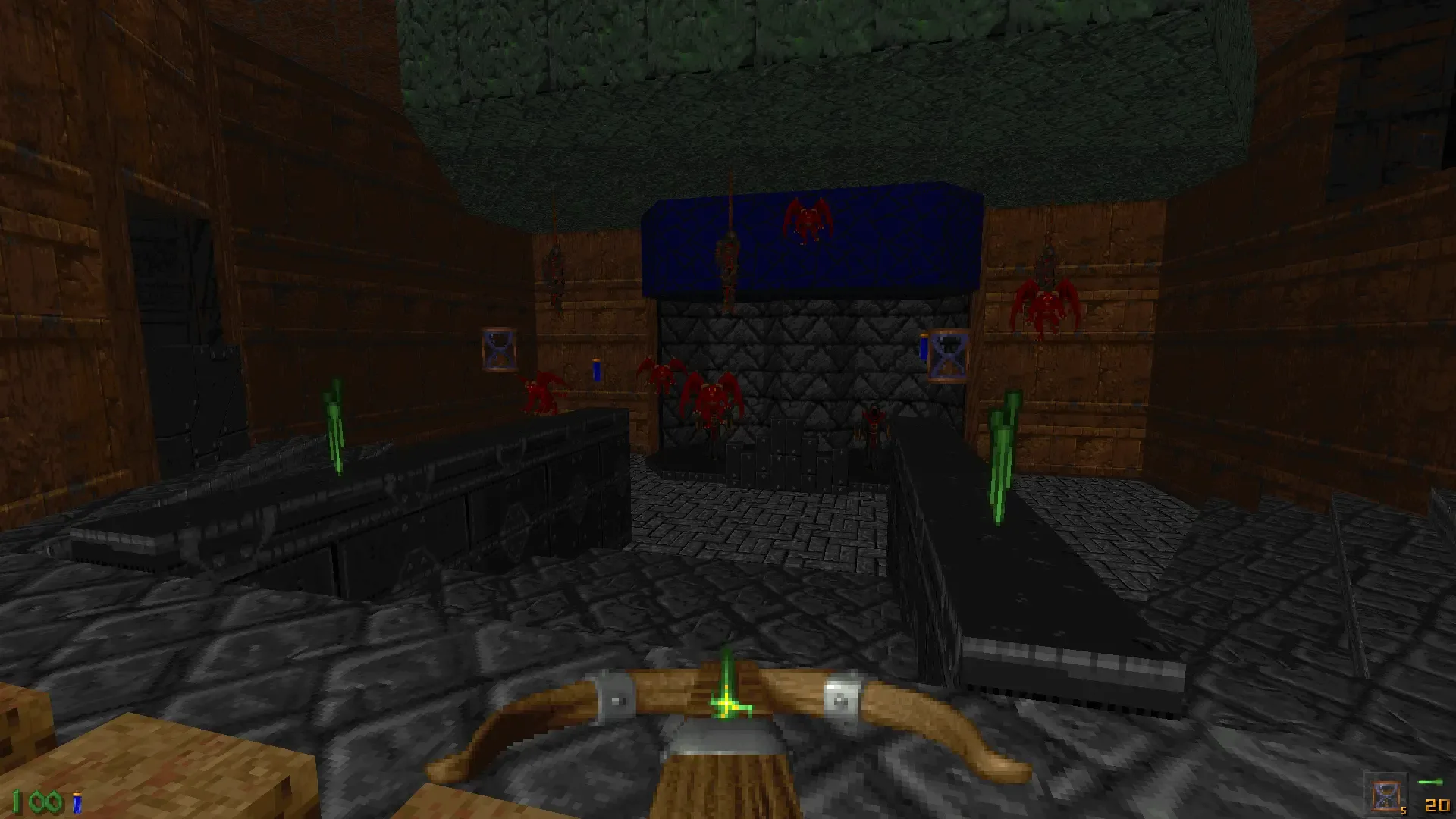
Task: Select the hourglass item in the inventory slot
Action: click(x=1386, y=795)
